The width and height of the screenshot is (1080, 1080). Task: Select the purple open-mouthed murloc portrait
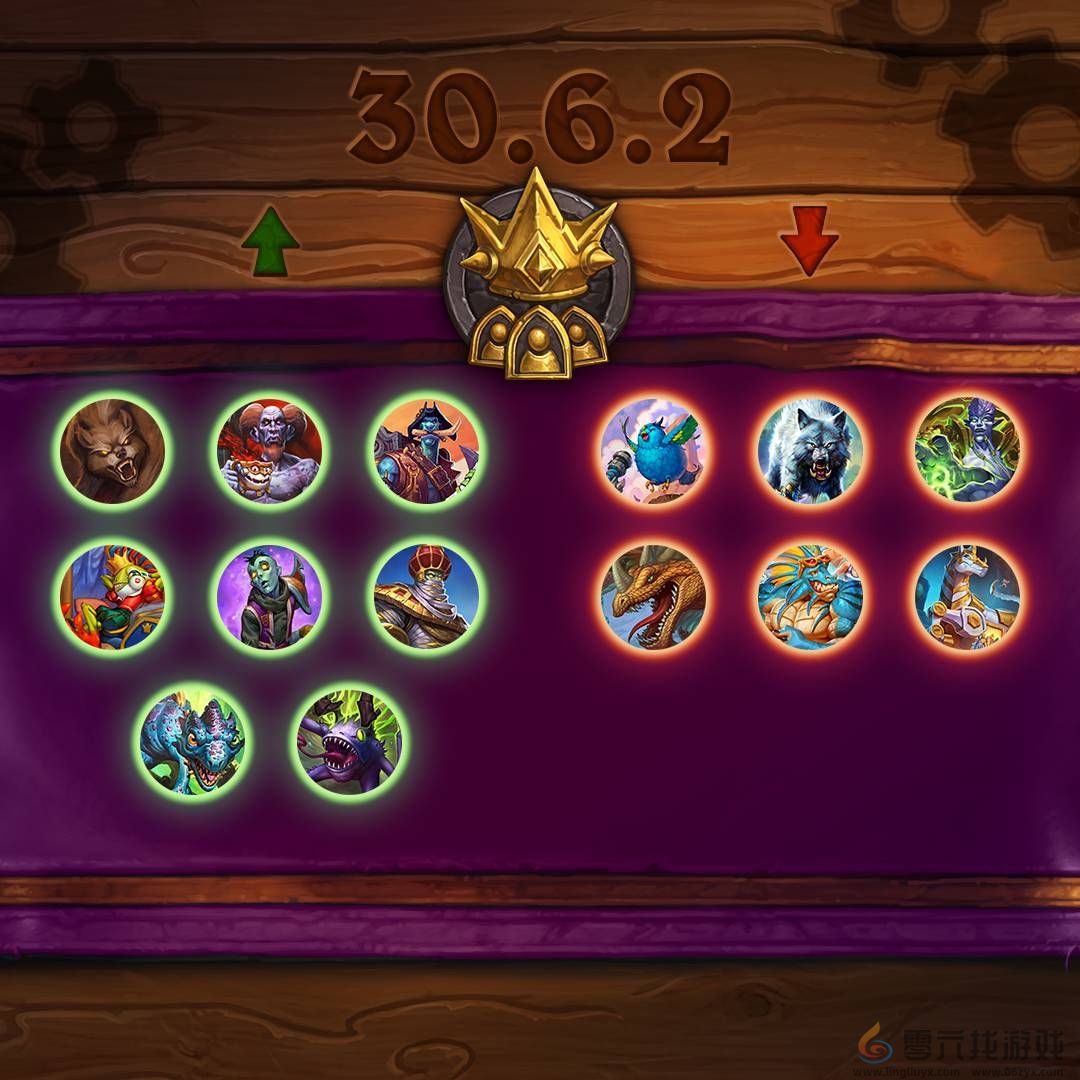(x=349, y=741)
